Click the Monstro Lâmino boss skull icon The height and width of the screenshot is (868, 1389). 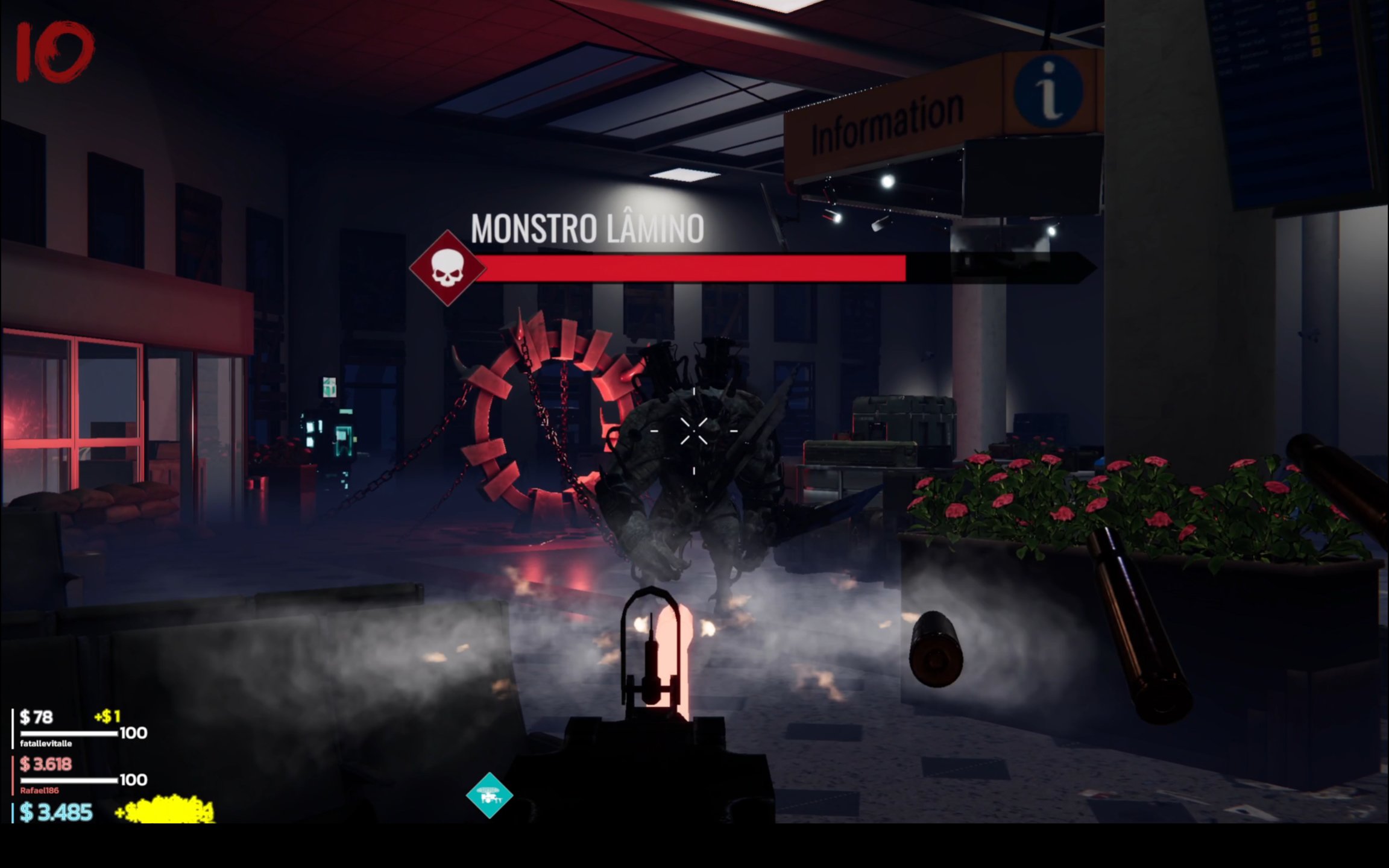447,268
